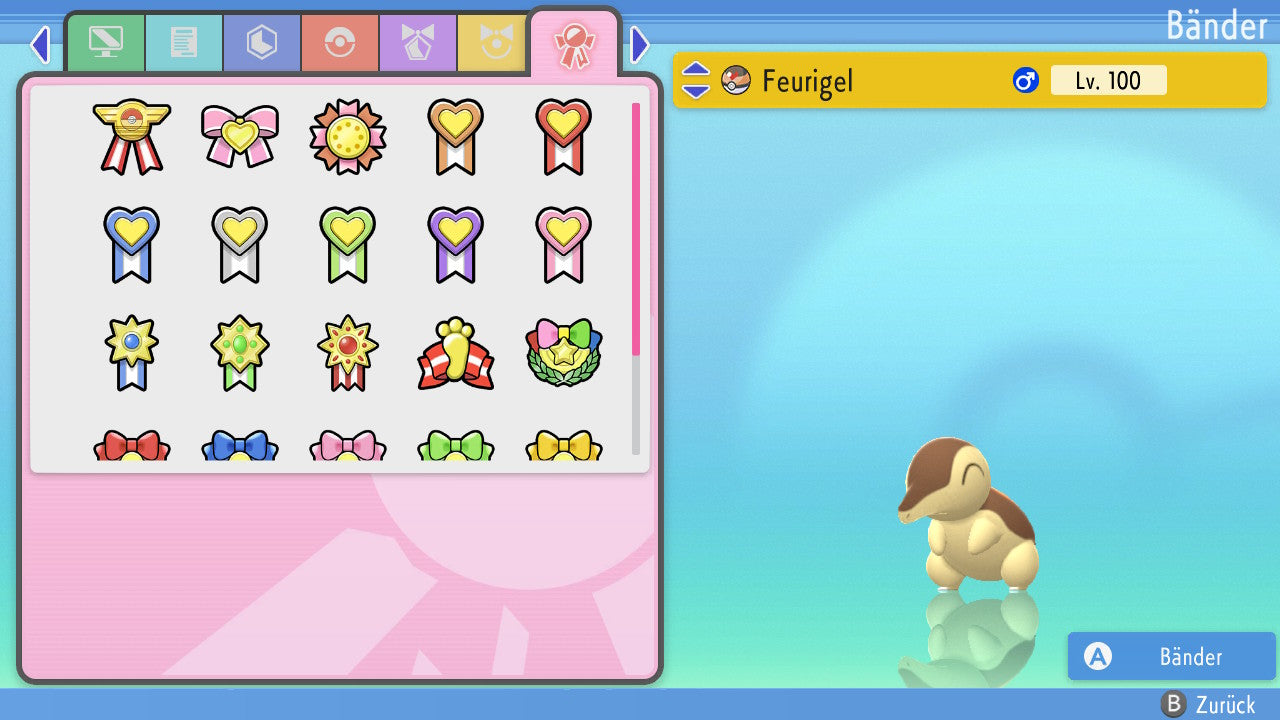Choose the yellow contest moves tab
The image size is (1280, 720).
click(x=492, y=43)
